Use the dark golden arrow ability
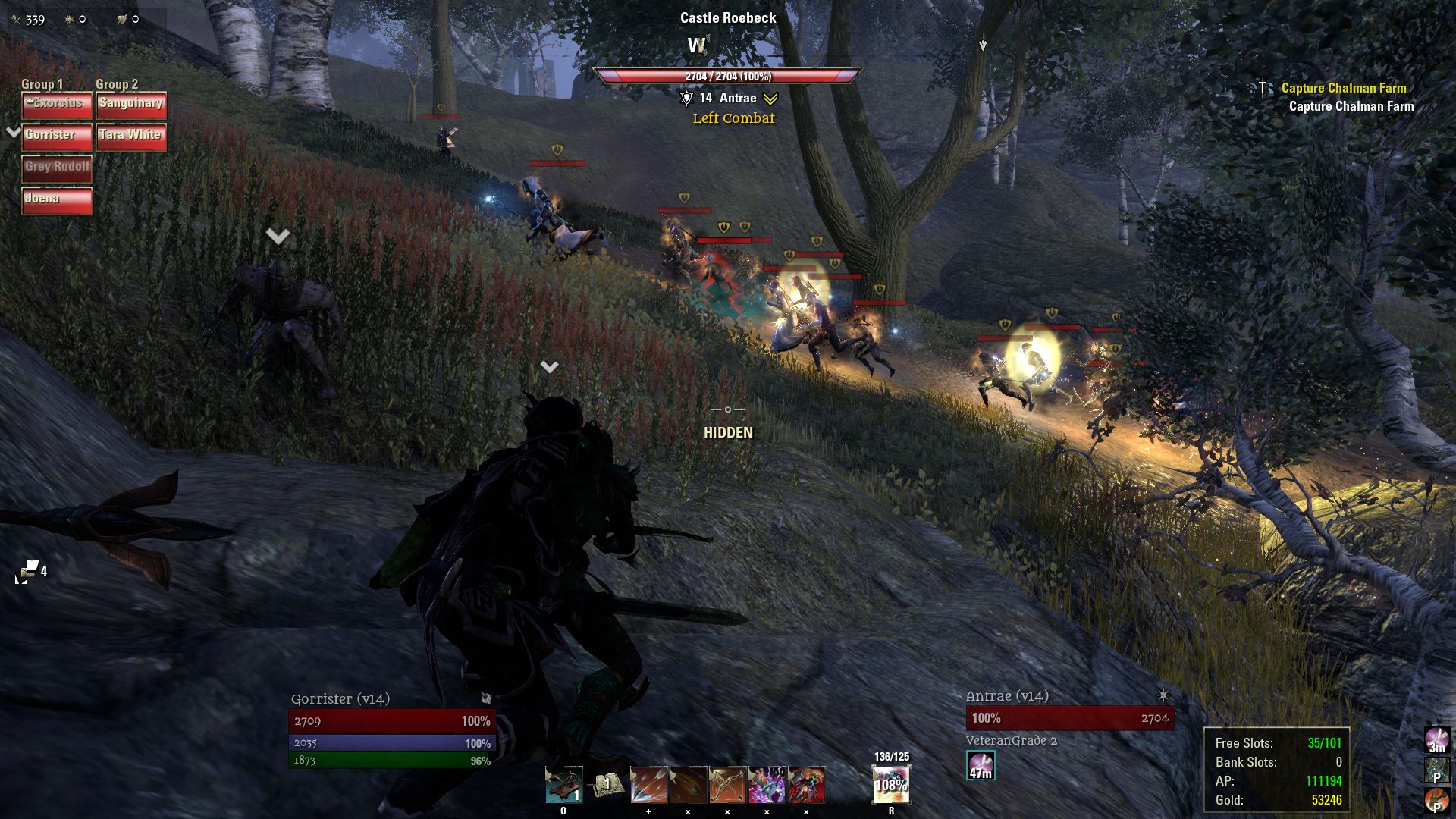The image size is (1456, 819). click(x=688, y=785)
